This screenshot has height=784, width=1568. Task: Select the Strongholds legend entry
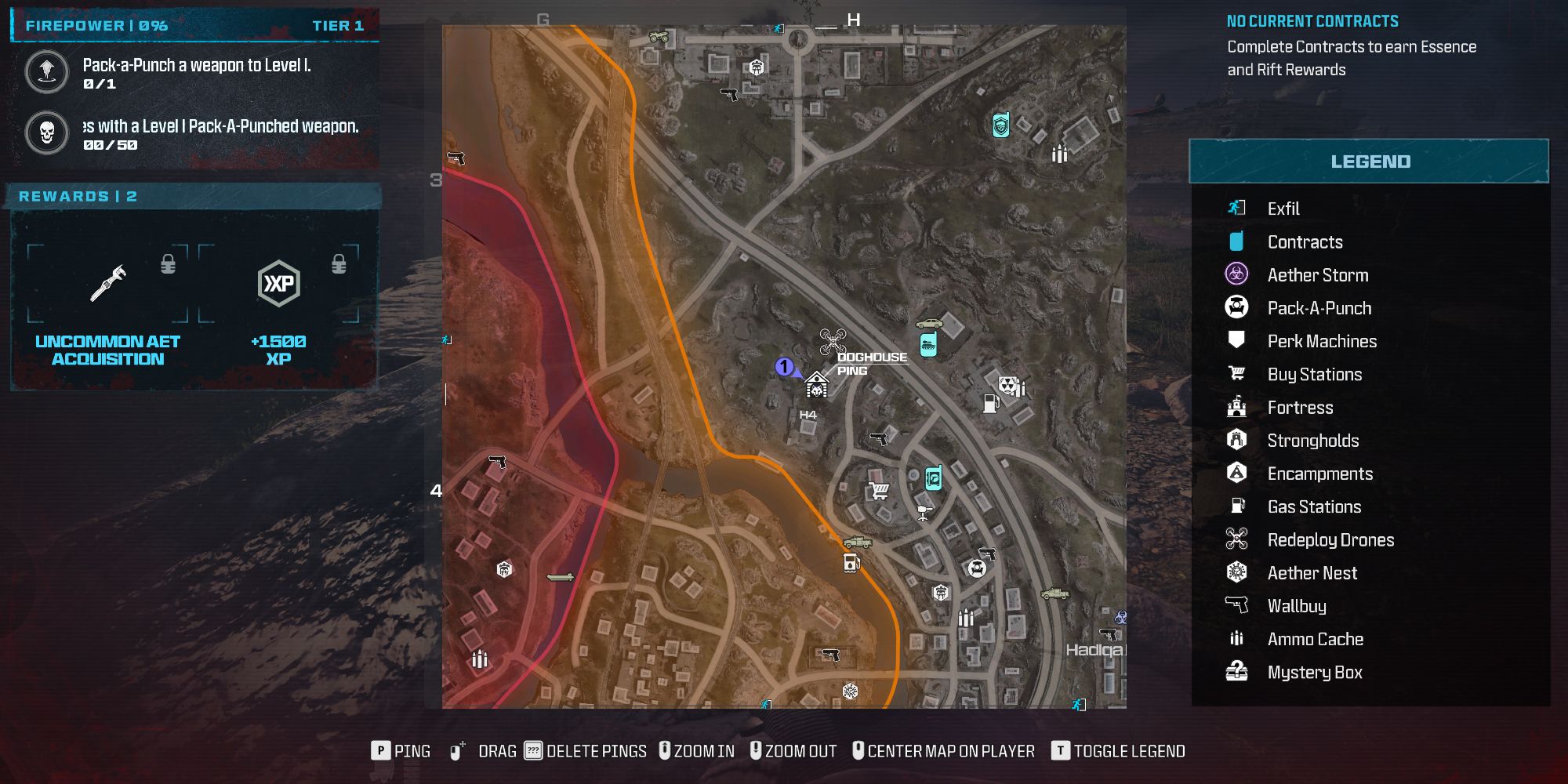click(x=1312, y=441)
